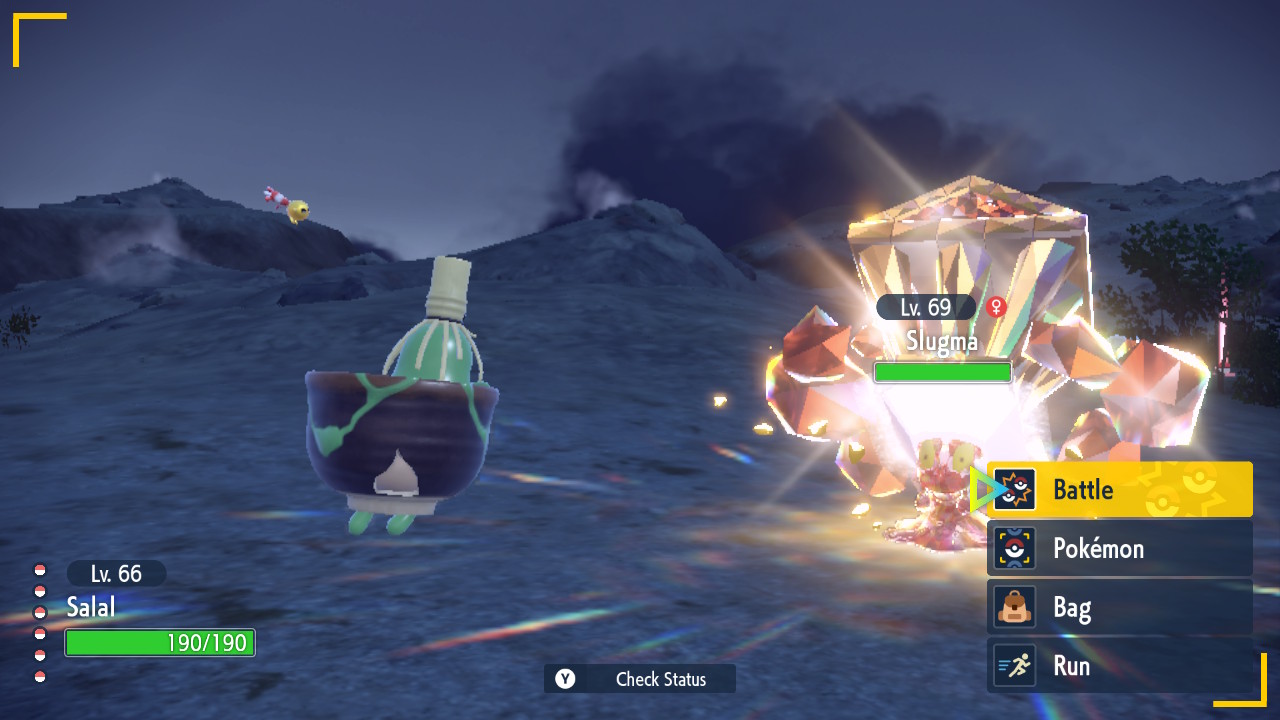Choose Run to flee the battle
The height and width of the screenshot is (720, 1280).
tap(1119, 666)
